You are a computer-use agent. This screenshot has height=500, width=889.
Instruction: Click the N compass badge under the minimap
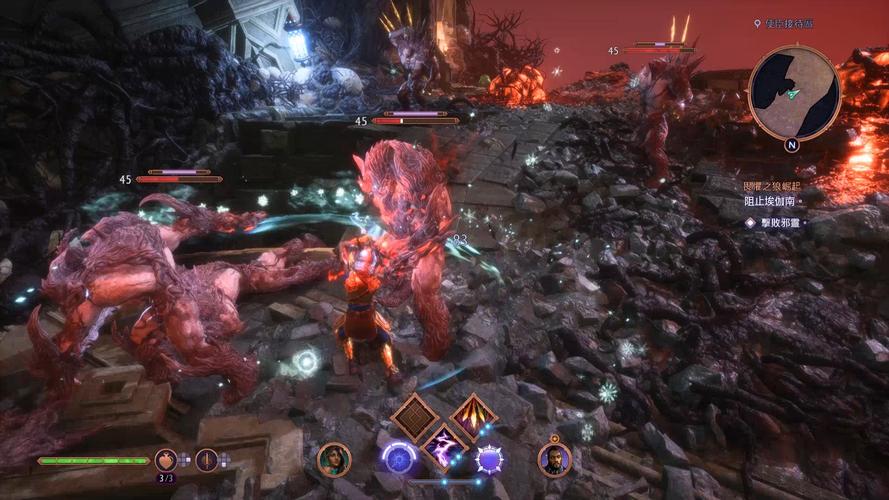point(792,144)
